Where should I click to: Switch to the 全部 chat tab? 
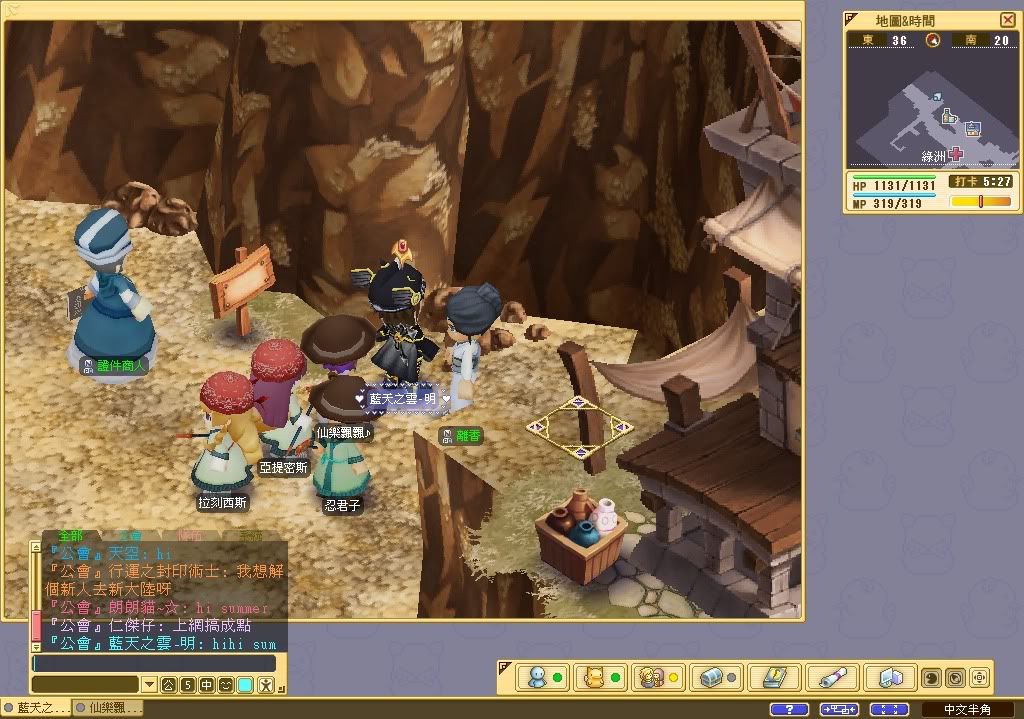click(x=72, y=536)
